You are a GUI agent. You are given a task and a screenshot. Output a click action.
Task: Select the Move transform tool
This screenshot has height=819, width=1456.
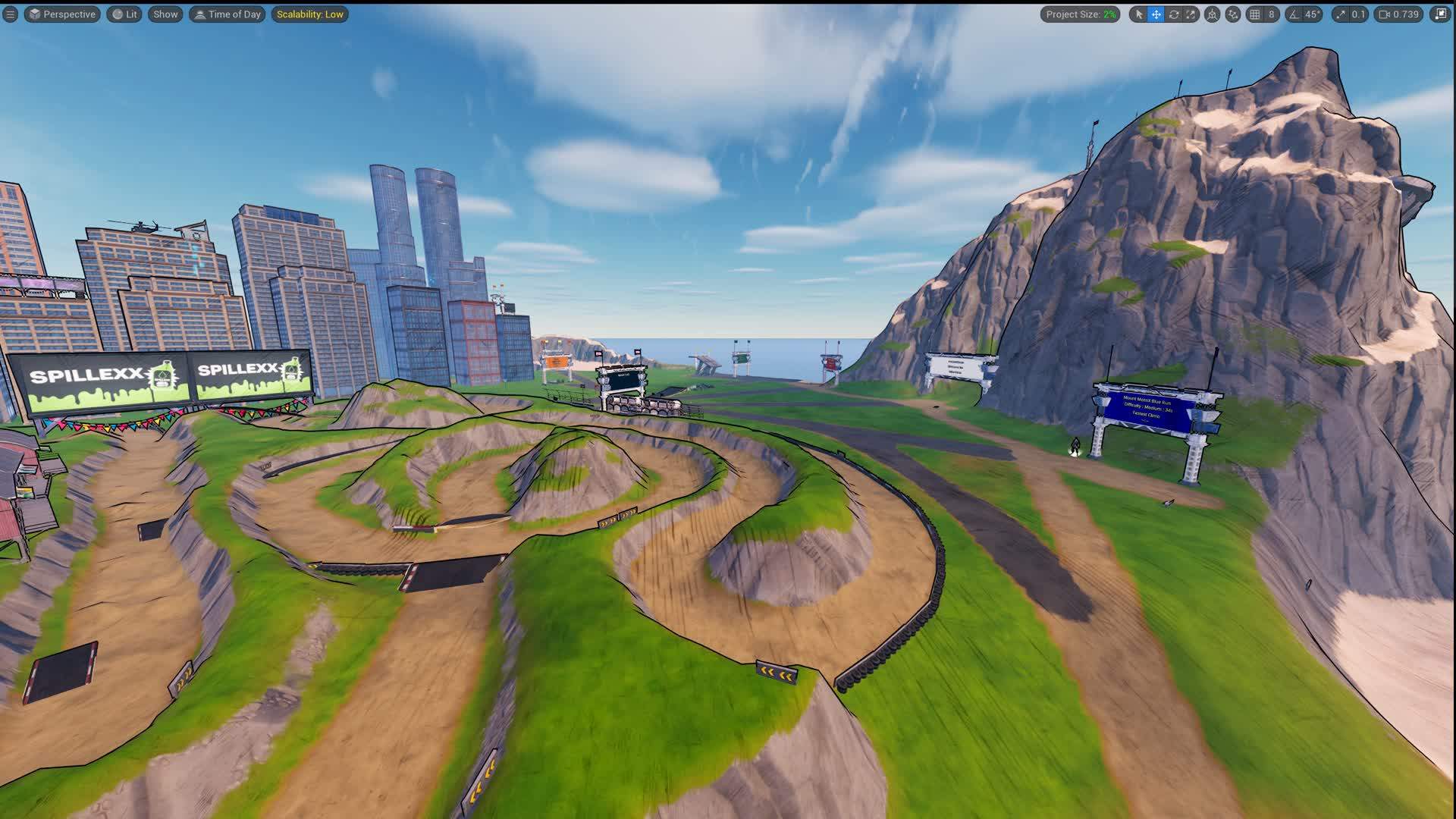[x=1156, y=14]
